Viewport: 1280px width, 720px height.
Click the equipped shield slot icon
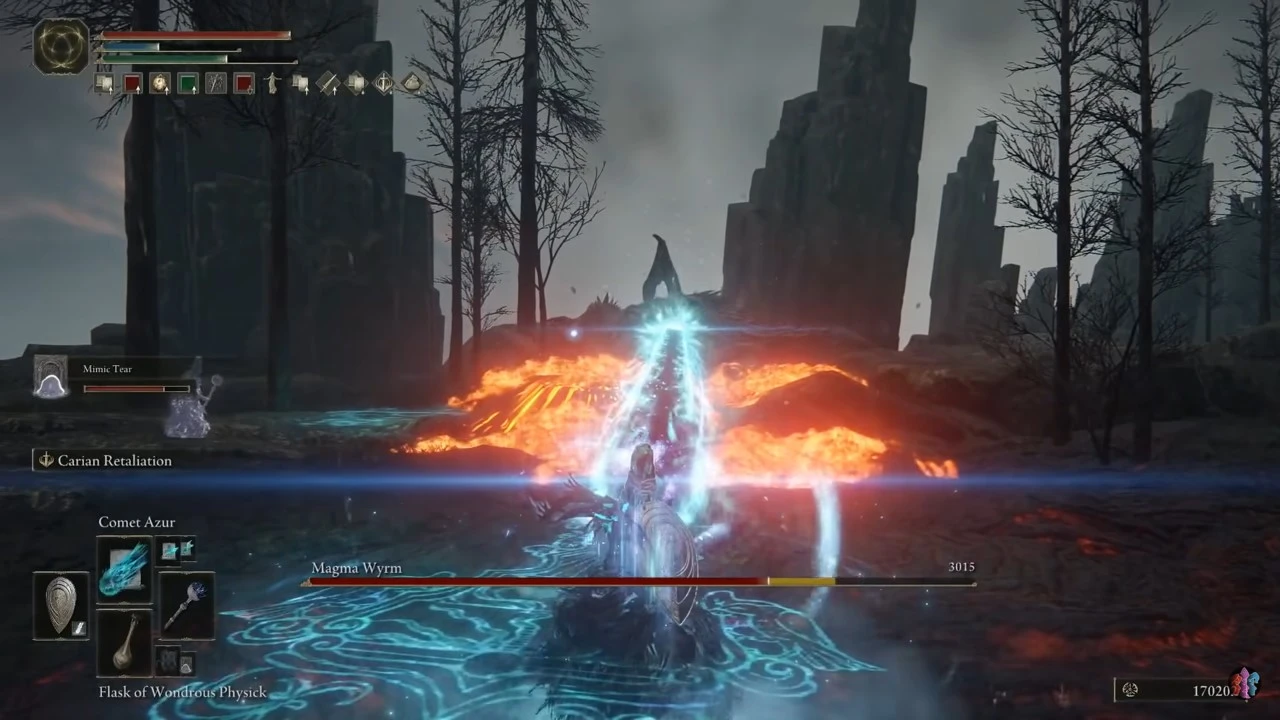coord(60,600)
